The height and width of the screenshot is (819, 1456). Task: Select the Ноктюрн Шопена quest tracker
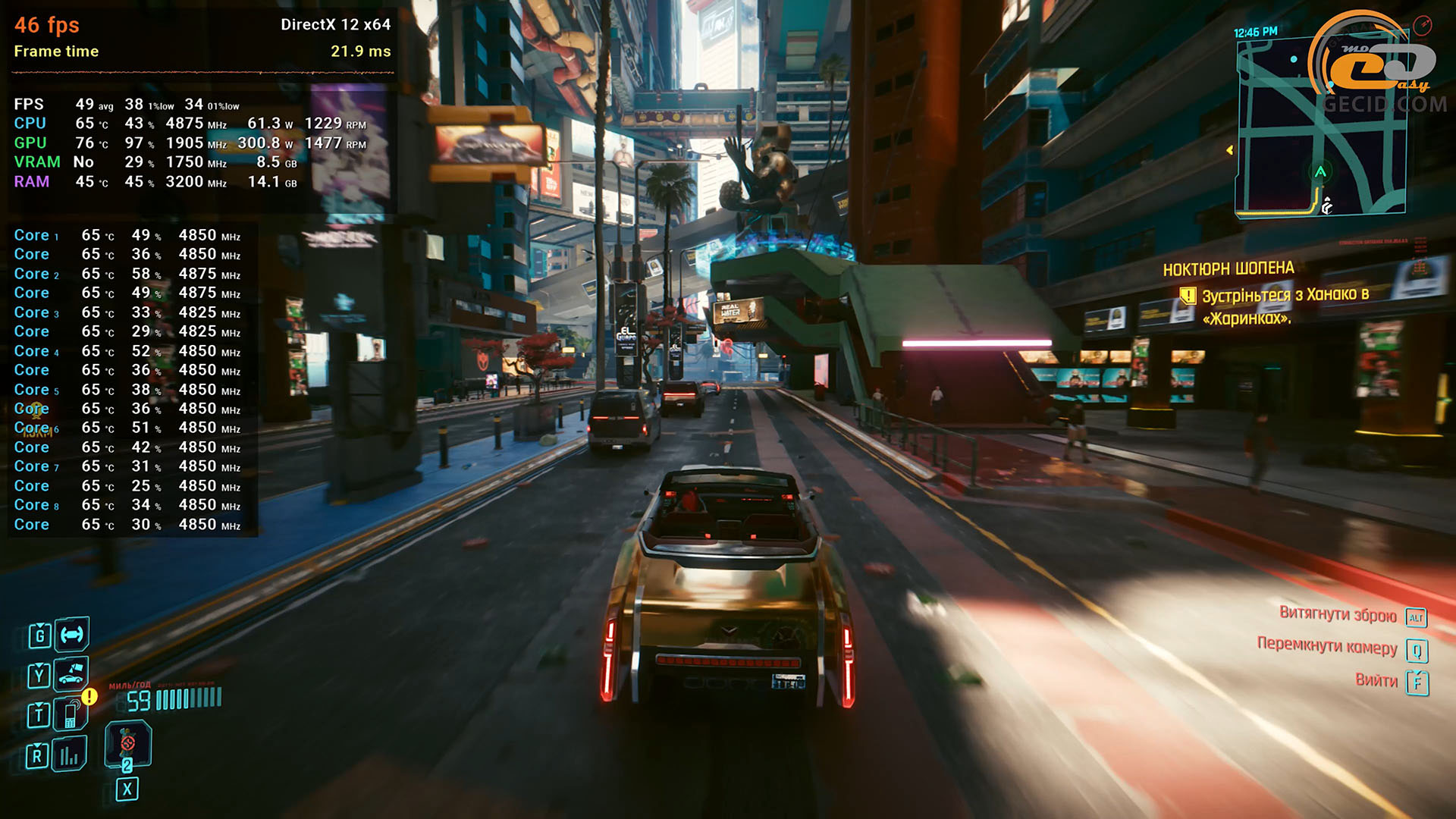click(x=1228, y=269)
